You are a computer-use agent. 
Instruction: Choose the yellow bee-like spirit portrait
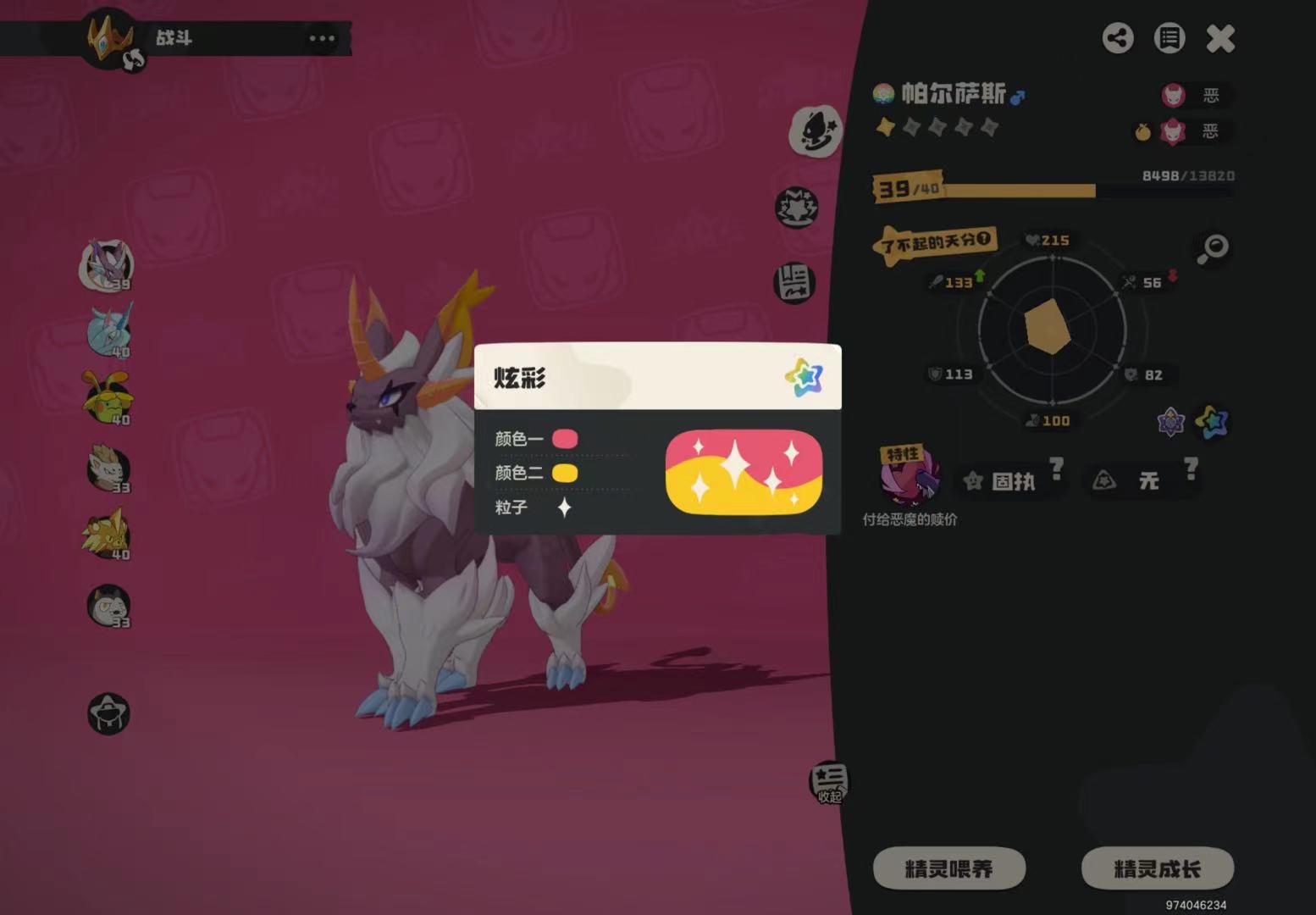[108, 397]
